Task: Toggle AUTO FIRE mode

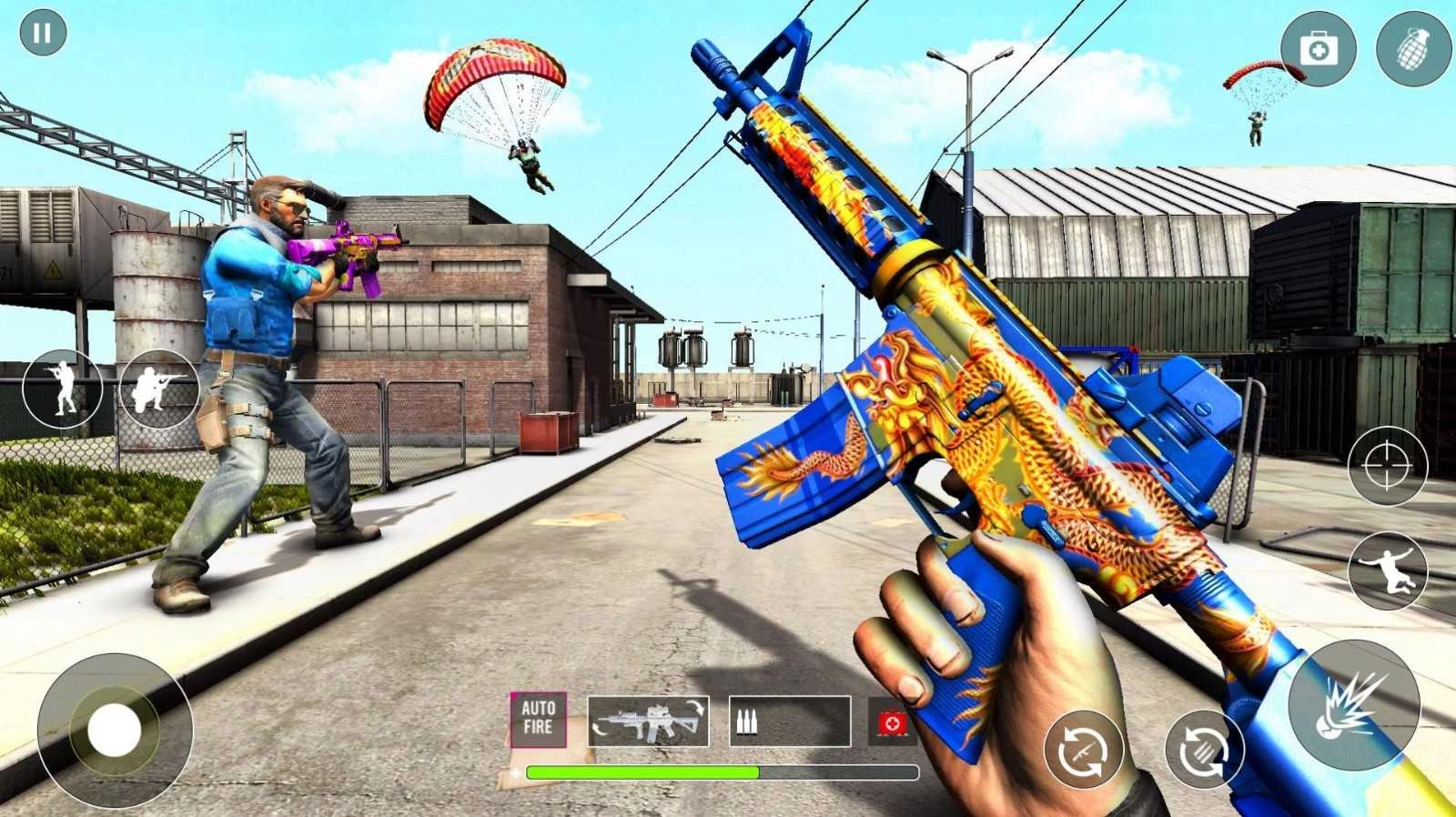Action: point(539,720)
